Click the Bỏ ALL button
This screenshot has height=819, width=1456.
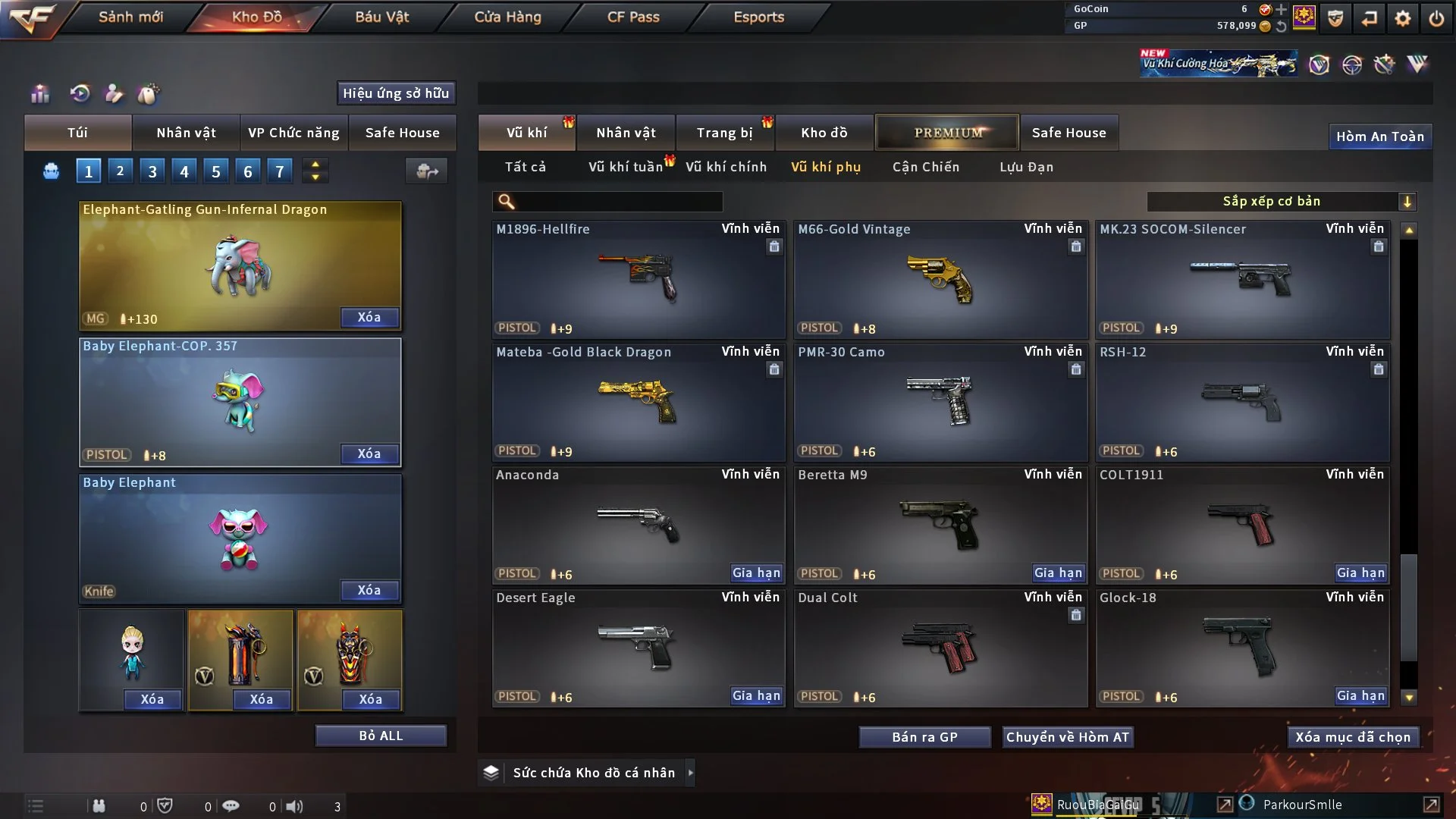(381, 736)
